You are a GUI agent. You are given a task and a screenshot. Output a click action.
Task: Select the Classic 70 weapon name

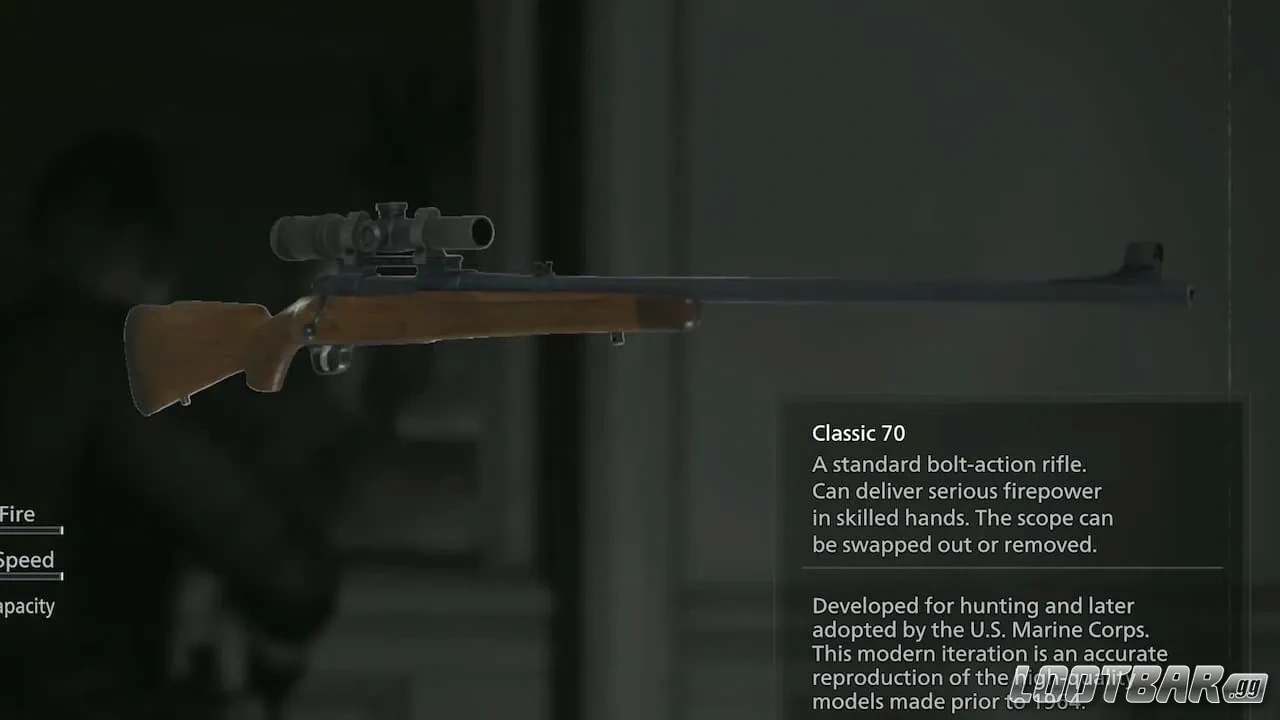click(x=858, y=433)
